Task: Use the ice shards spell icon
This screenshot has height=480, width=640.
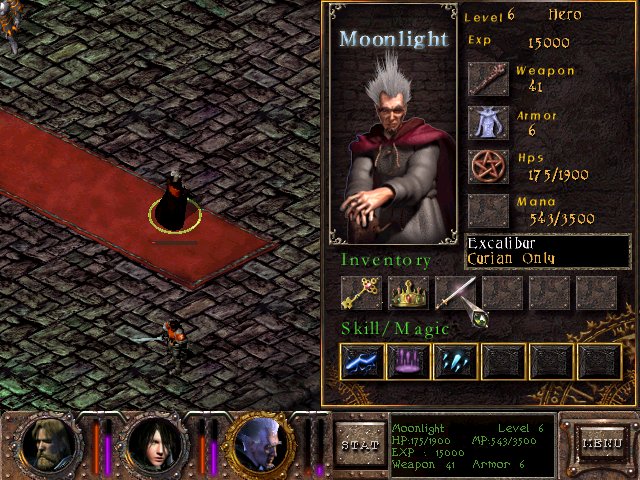Action: click(x=455, y=361)
